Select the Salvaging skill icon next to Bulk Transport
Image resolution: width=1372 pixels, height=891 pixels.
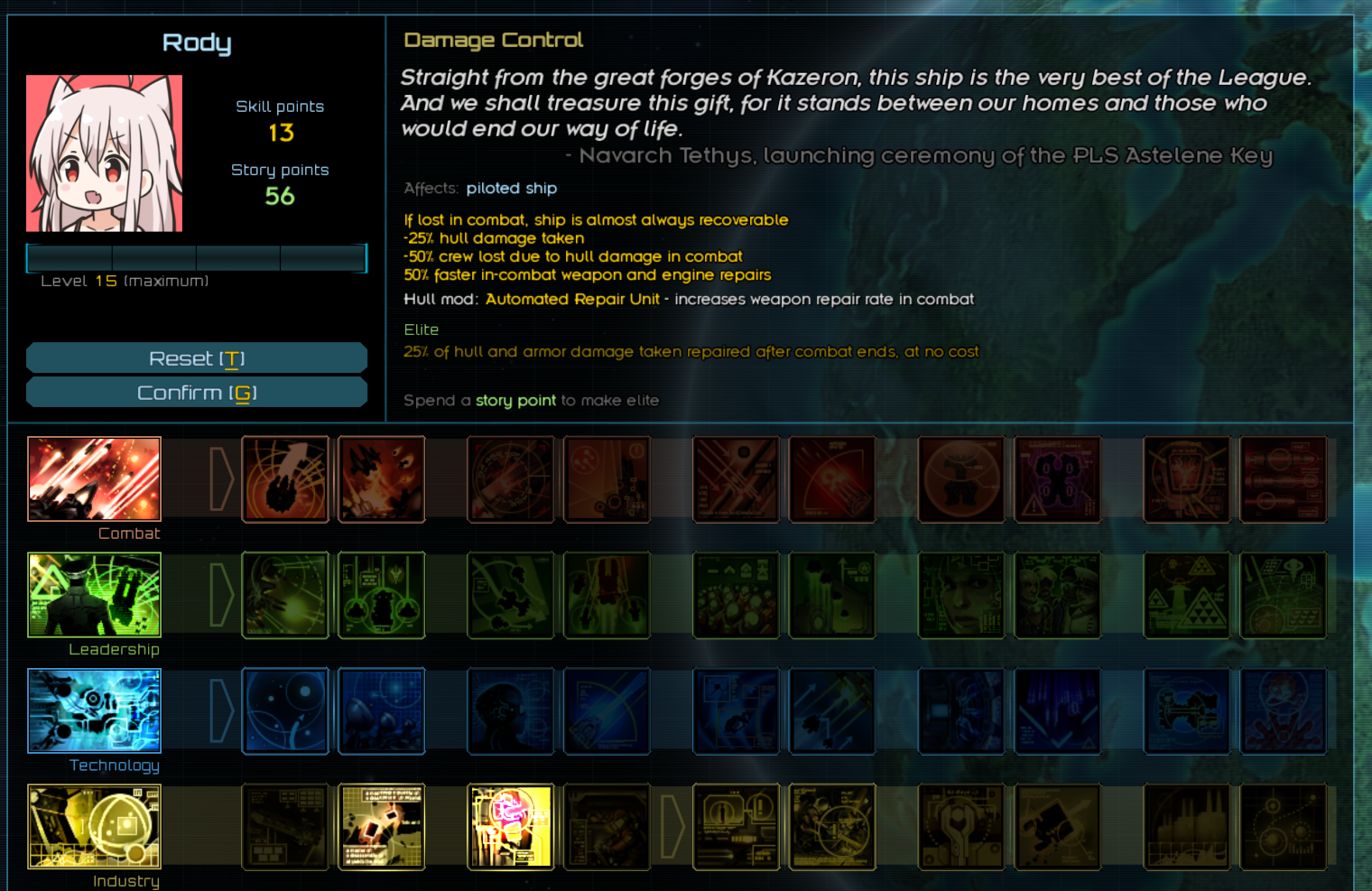pos(381,826)
